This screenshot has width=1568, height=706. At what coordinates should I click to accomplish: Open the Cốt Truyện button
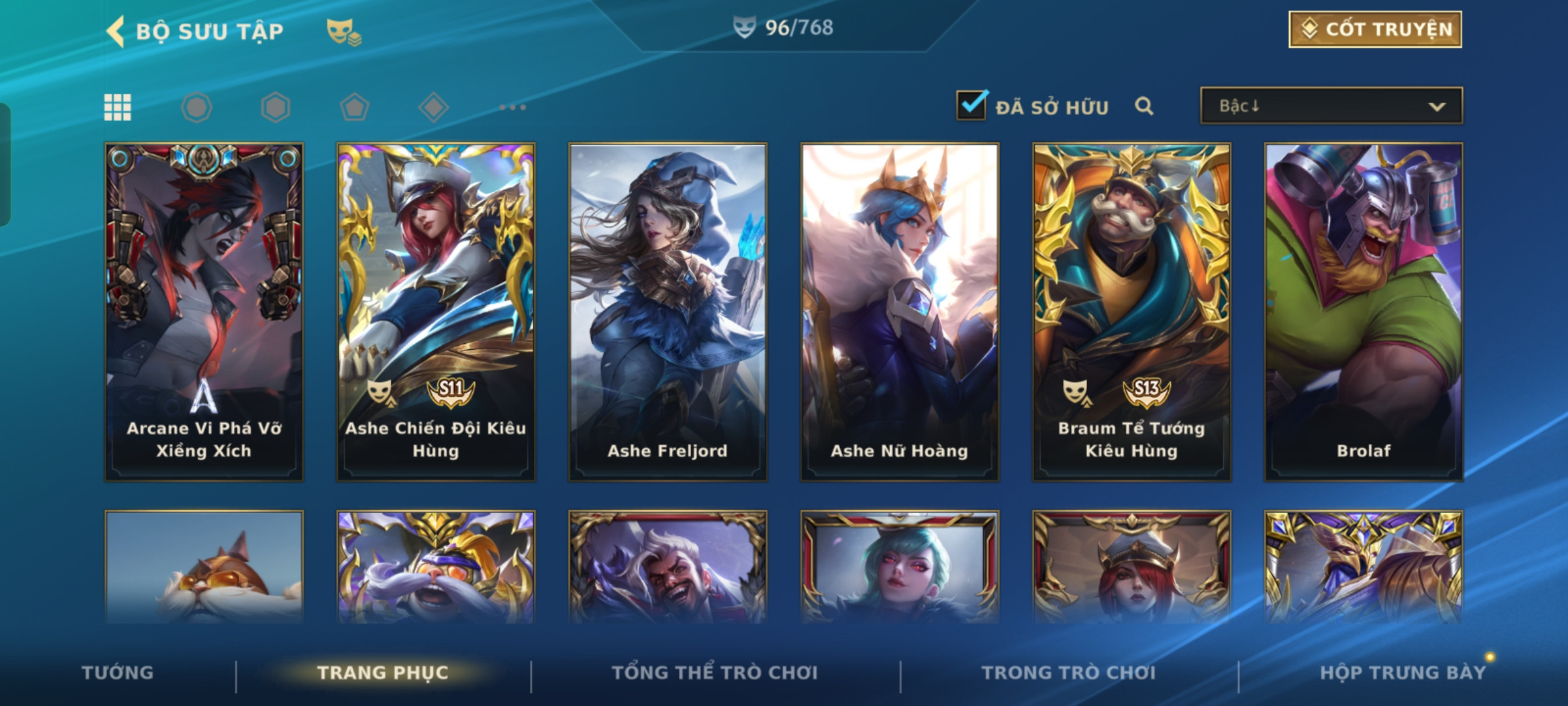pos(1375,29)
